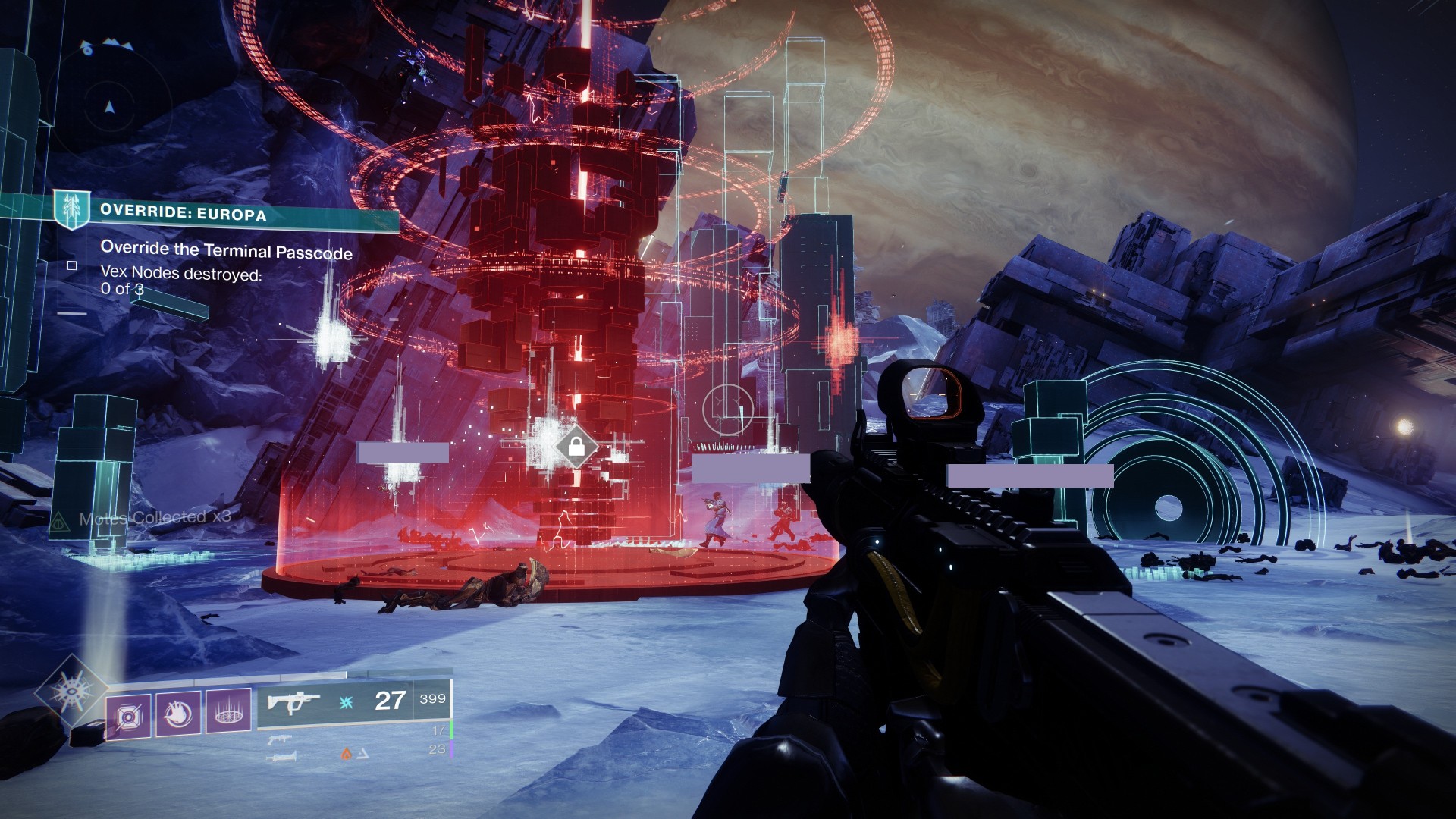The height and width of the screenshot is (819, 1456).
Task: Switch to the third weapon silhouette
Action: [x=281, y=757]
